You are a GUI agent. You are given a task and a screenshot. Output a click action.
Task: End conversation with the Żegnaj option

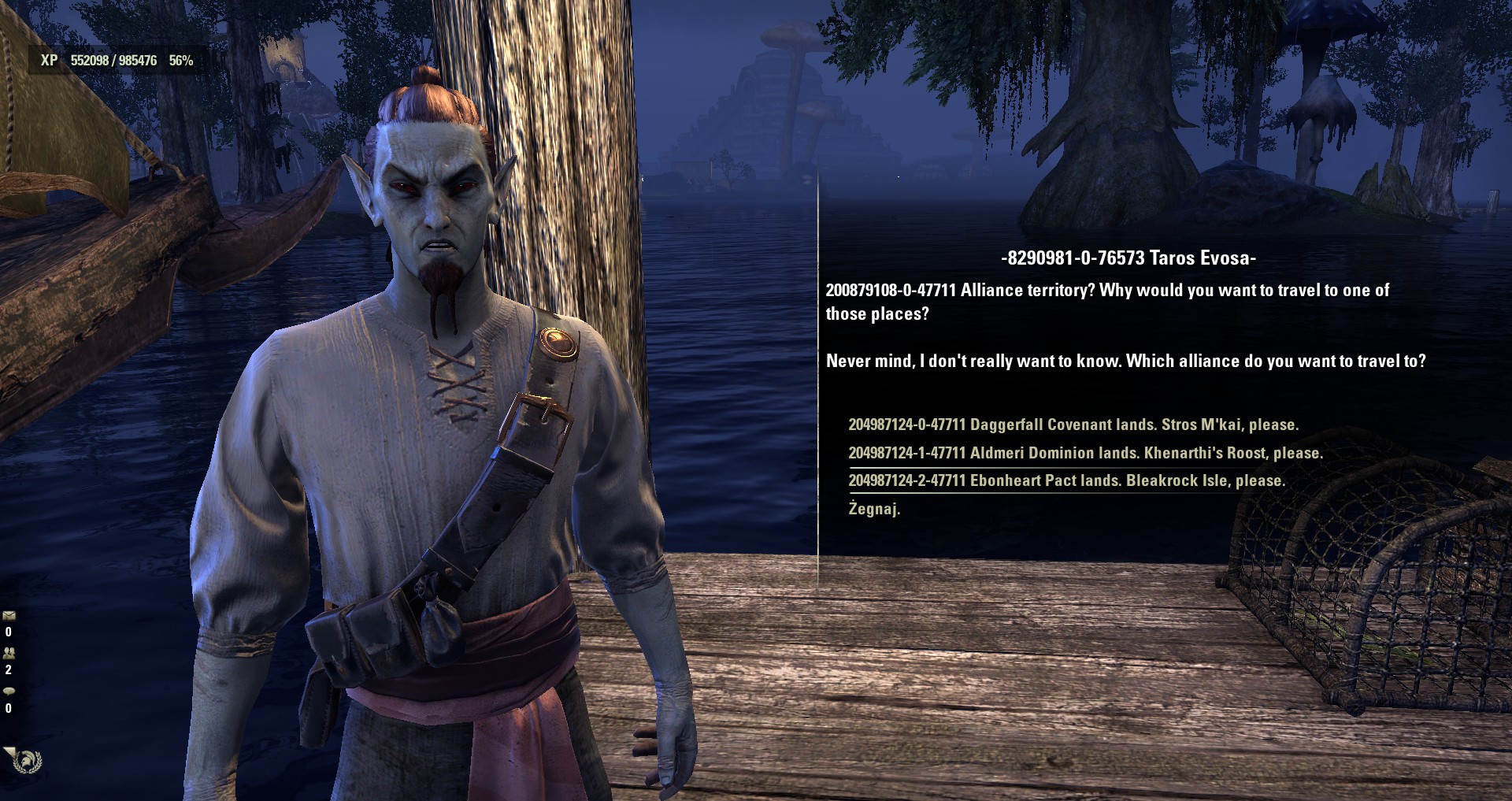(874, 509)
